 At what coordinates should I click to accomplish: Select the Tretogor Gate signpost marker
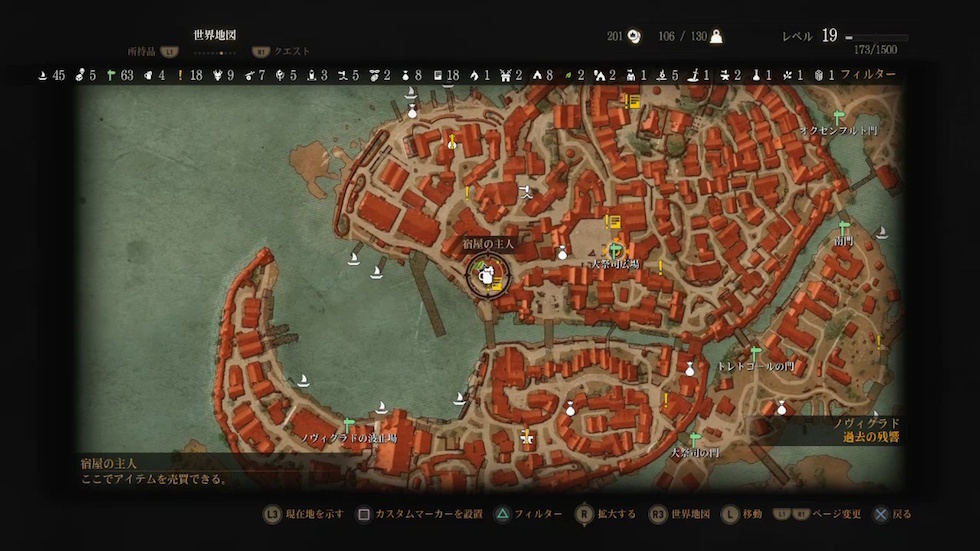click(x=756, y=353)
